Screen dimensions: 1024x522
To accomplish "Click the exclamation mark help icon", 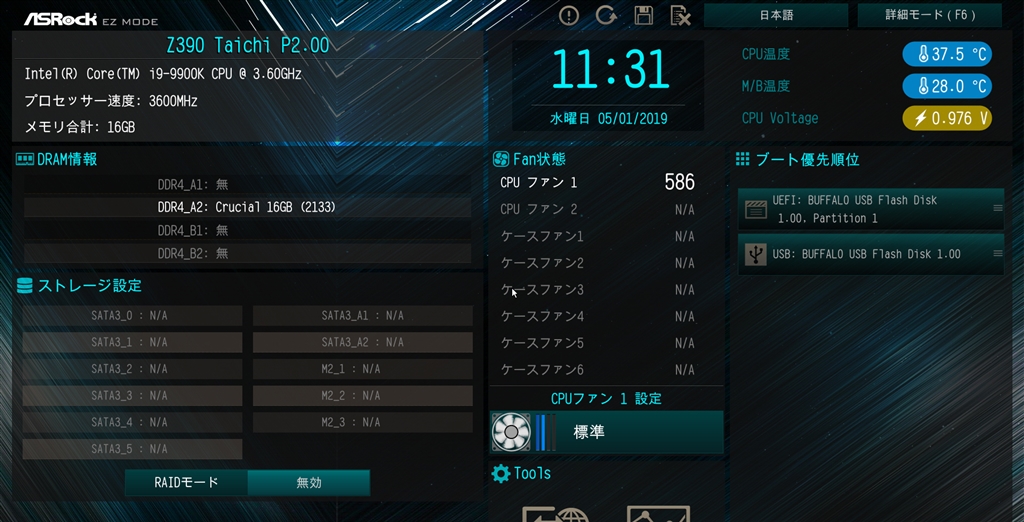I will coord(569,15).
